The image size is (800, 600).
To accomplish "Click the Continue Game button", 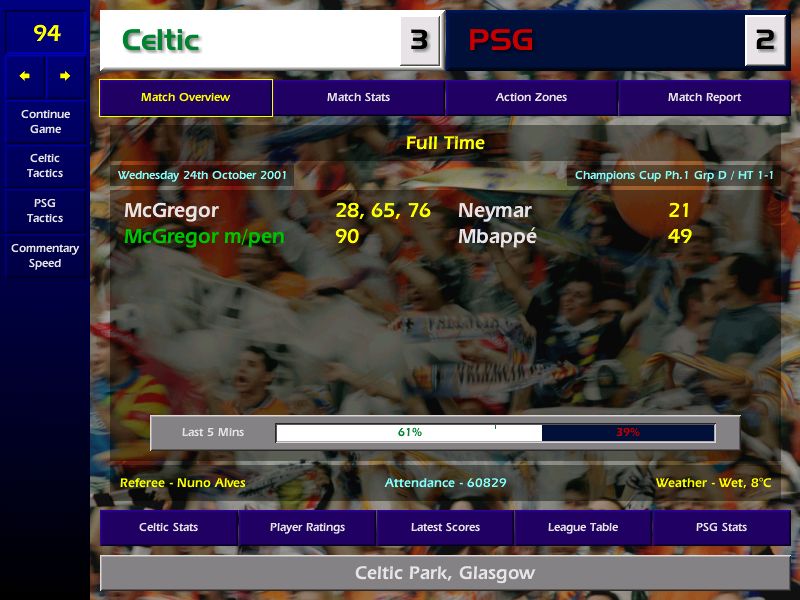I will click(45, 121).
